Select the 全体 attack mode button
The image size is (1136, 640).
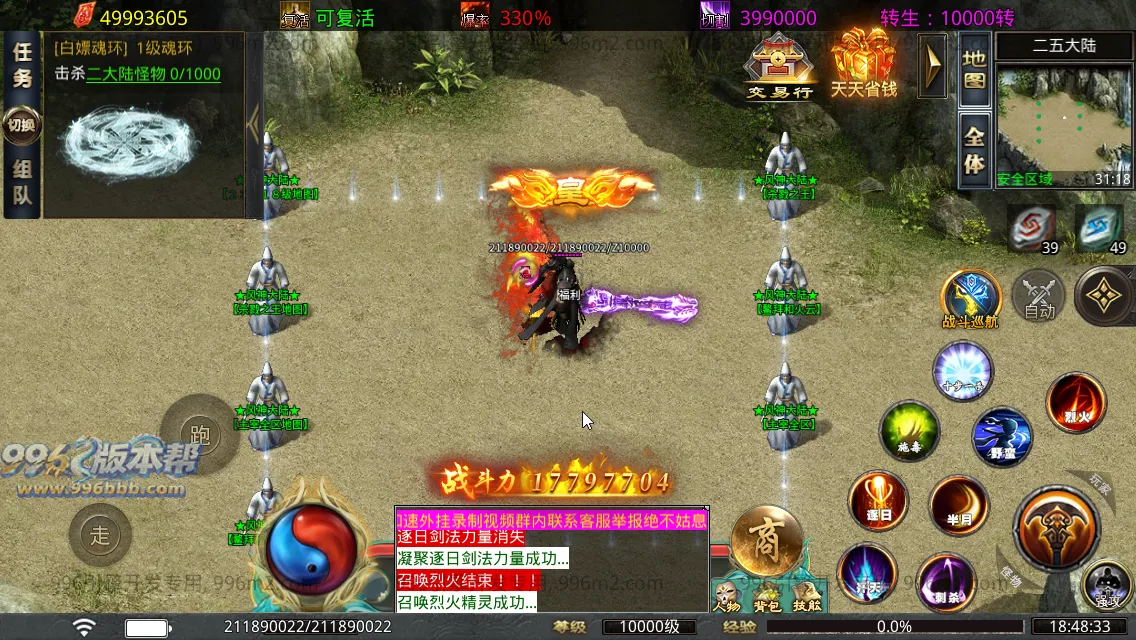click(974, 149)
